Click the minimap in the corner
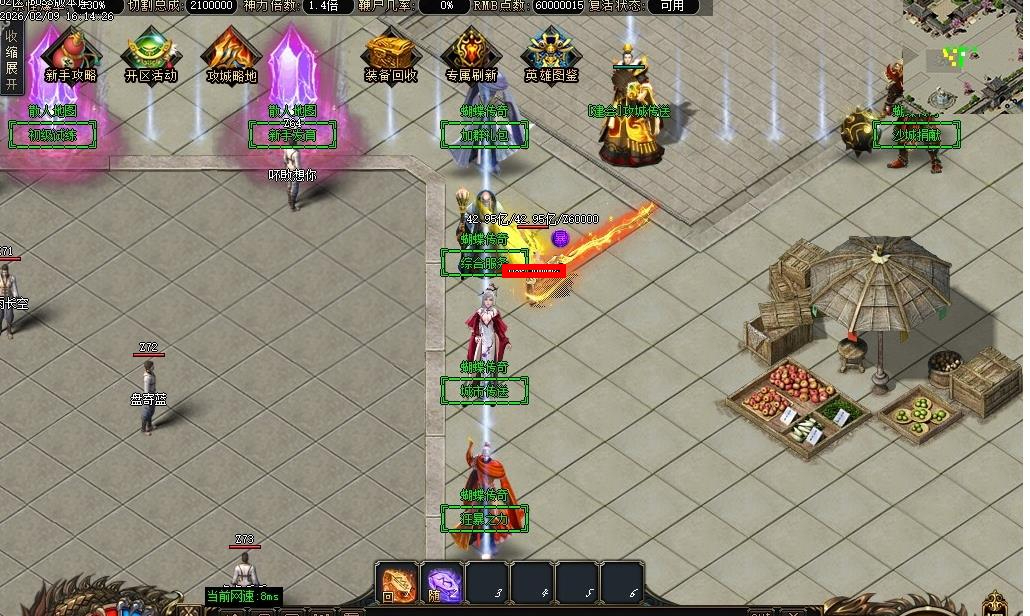Screen dimensions: 1030x616 pyautogui.click(x=965, y=55)
